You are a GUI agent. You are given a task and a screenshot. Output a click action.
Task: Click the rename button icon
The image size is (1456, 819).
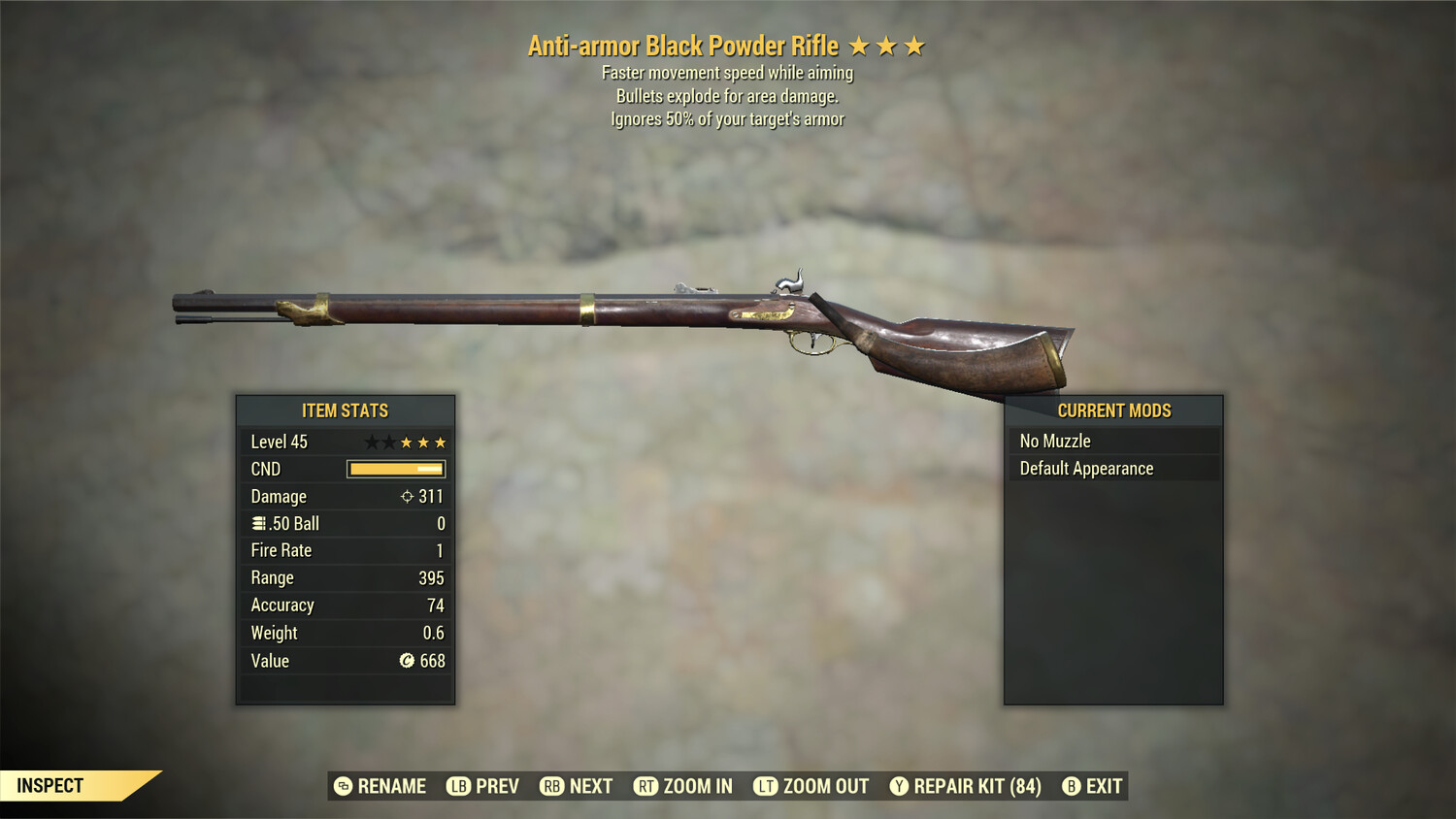pyautogui.click(x=342, y=786)
